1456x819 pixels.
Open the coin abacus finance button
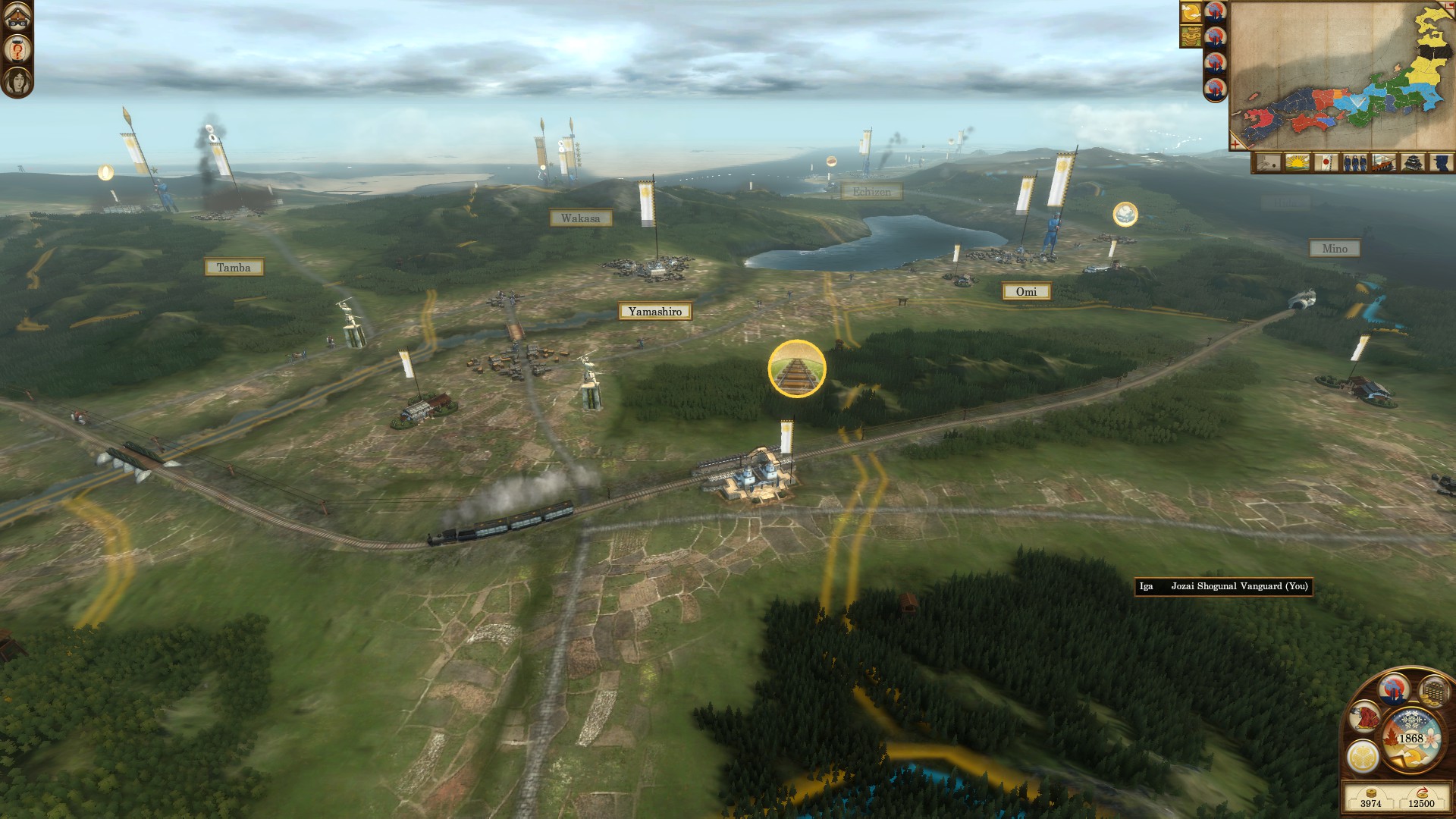pos(1433,691)
